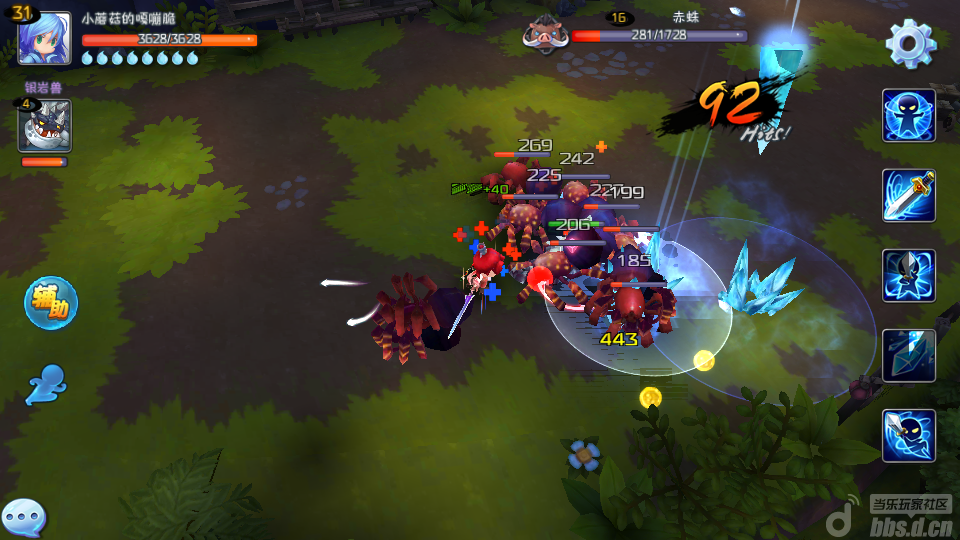
Task: Select the 银岩兽 pet portrait
Action: [x=44, y=126]
